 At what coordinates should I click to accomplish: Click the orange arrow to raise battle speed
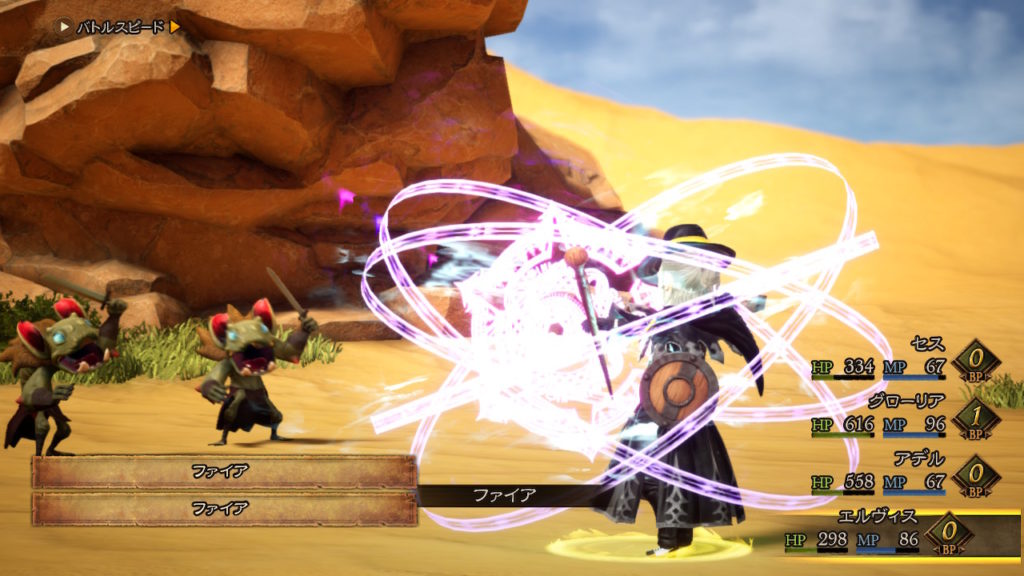175,27
